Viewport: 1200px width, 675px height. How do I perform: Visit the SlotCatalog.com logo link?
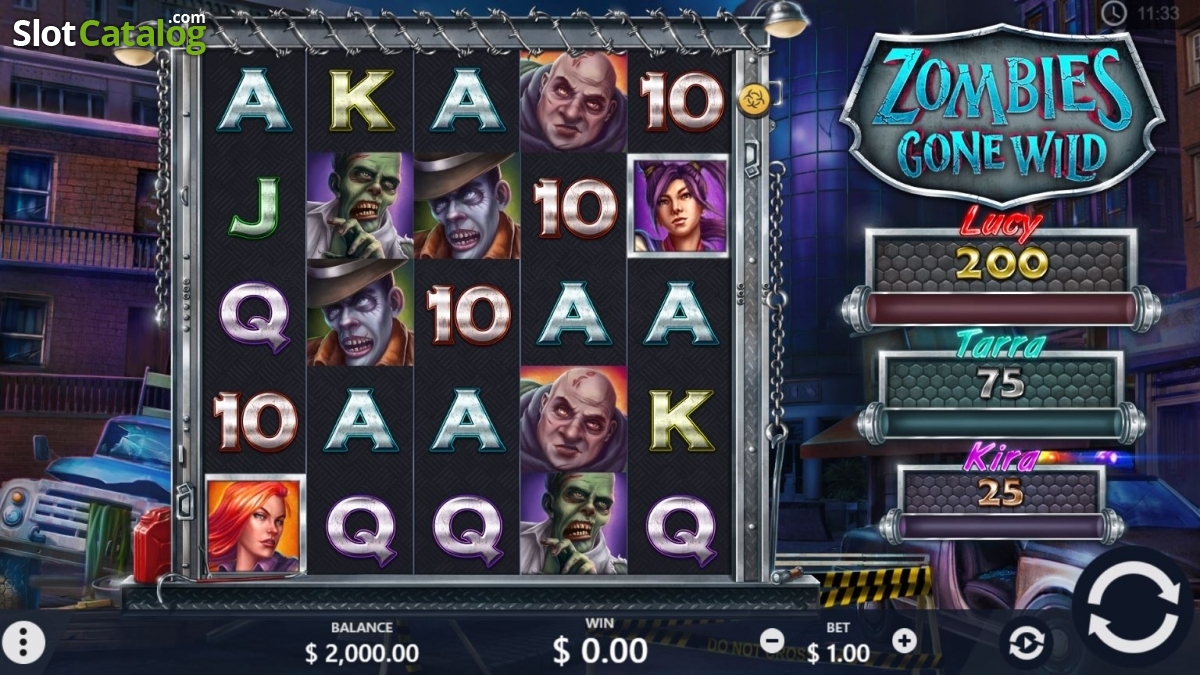pyautogui.click(x=108, y=33)
